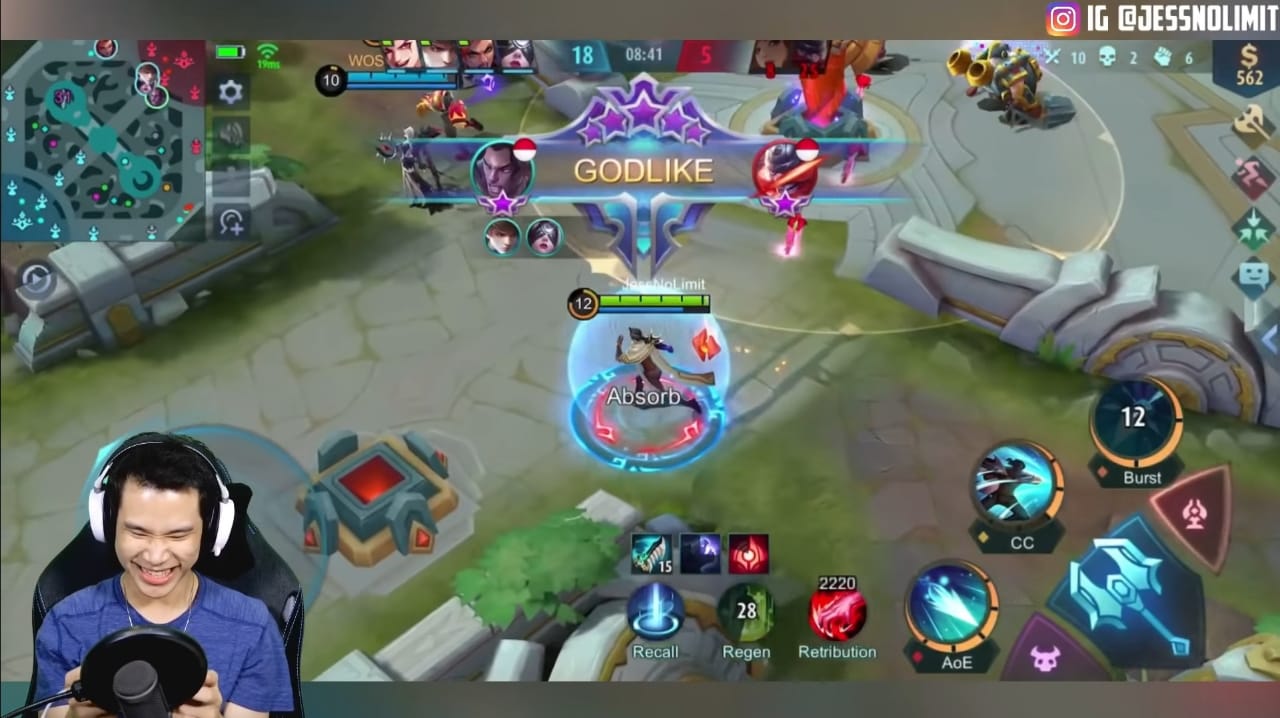Select the red attack-turret button
1280x718 pixels.
tap(1192, 516)
